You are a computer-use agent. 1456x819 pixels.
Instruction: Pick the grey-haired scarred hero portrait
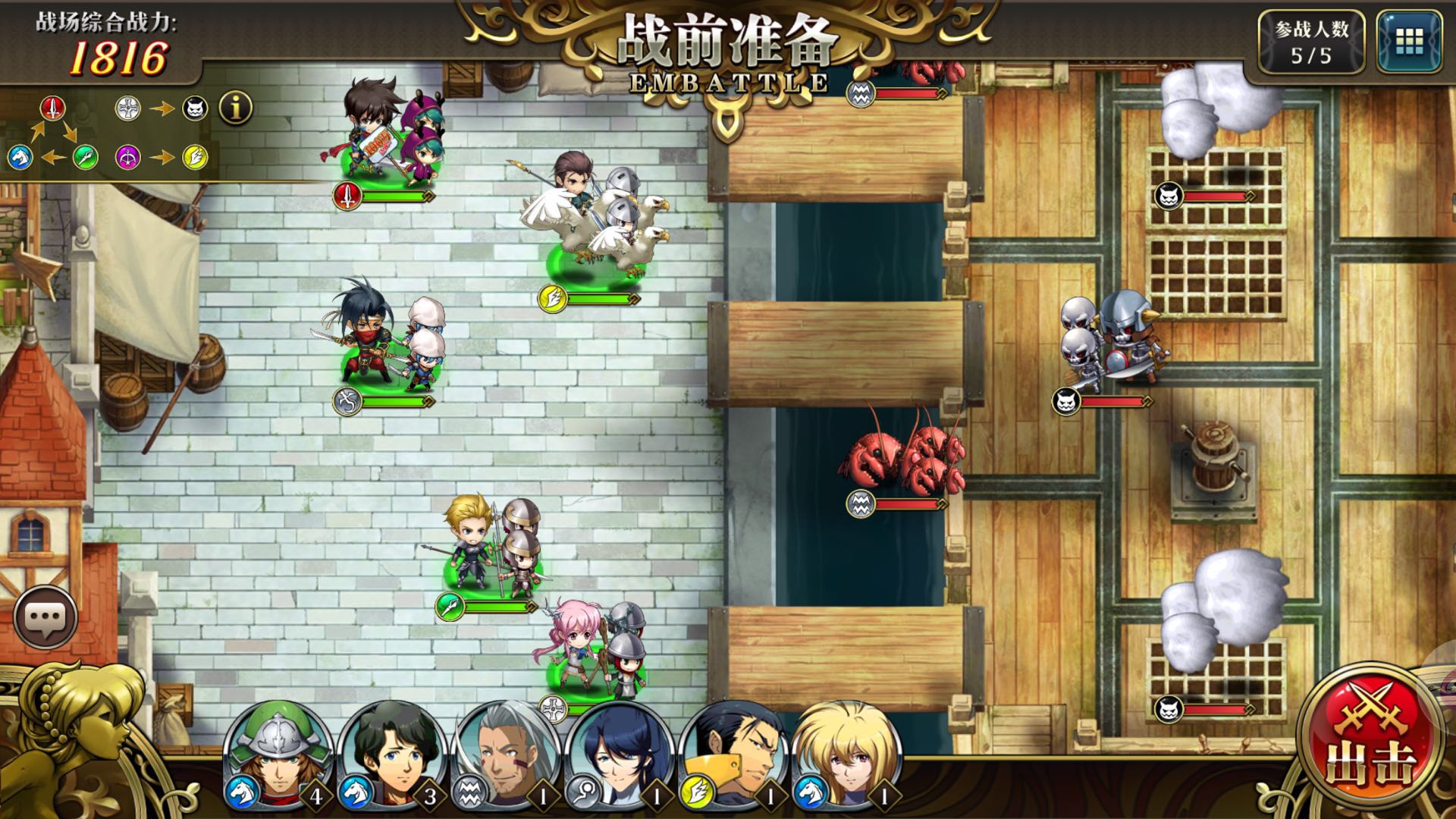point(506,755)
